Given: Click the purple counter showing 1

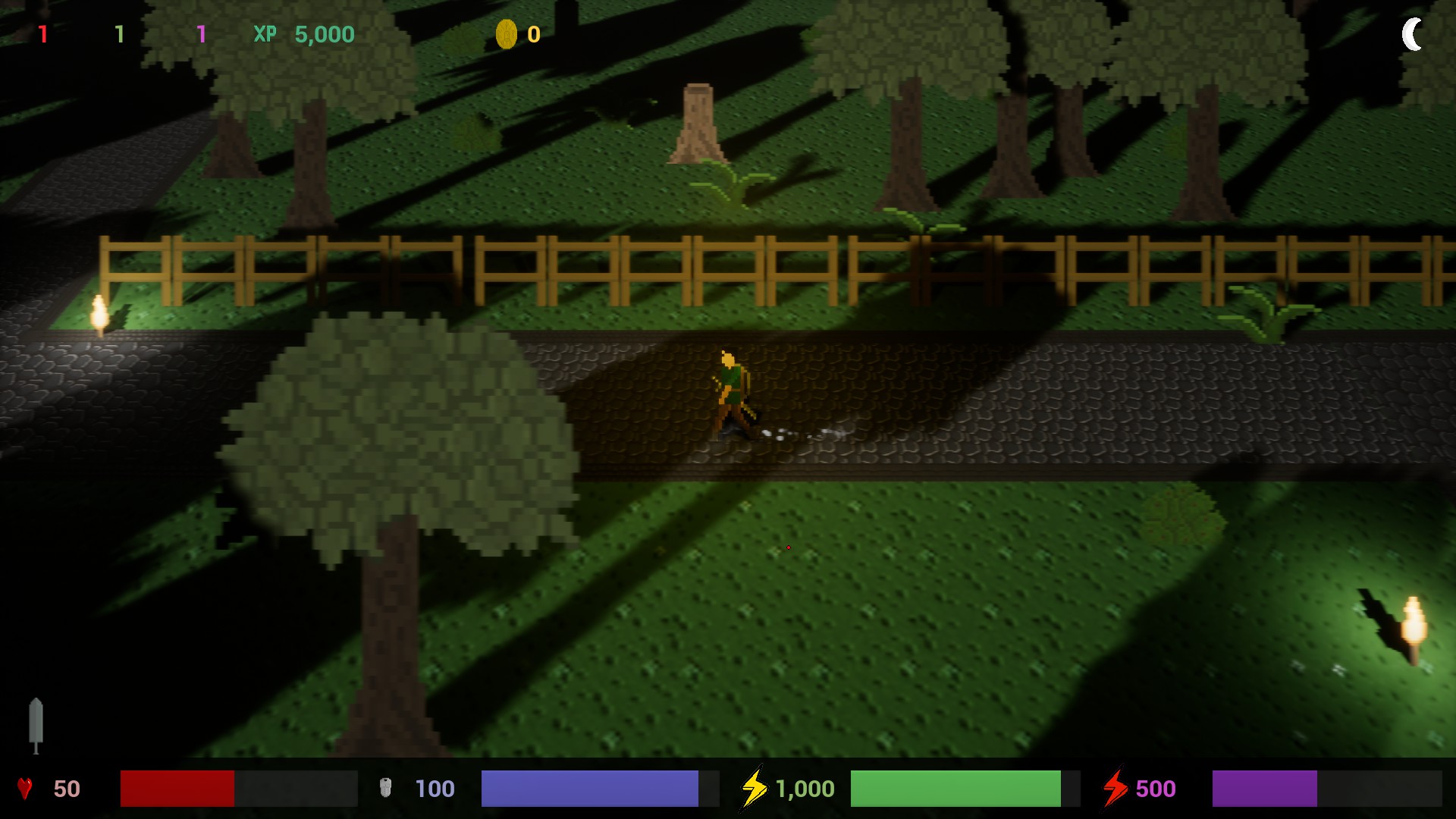Looking at the screenshot, I should pos(202,35).
